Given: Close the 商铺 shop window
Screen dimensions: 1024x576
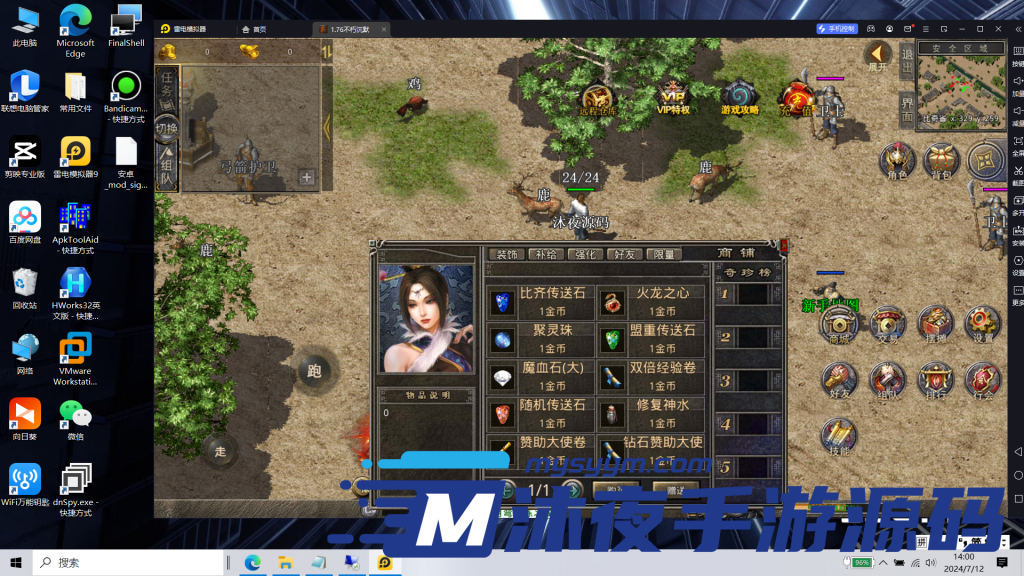Looking at the screenshot, I should click(783, 246).
